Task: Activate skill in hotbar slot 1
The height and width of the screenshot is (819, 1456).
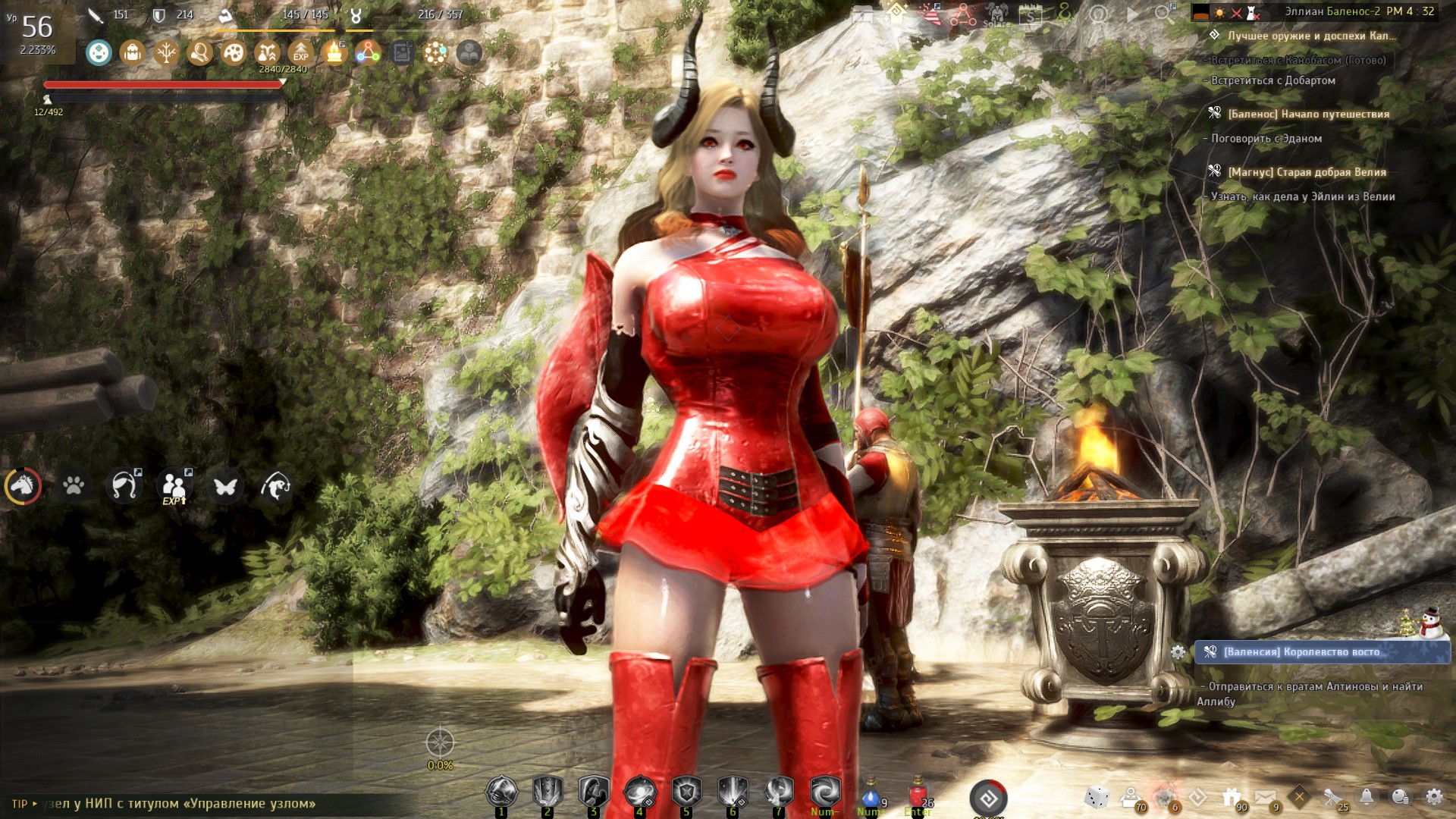Action: (501, 792)
